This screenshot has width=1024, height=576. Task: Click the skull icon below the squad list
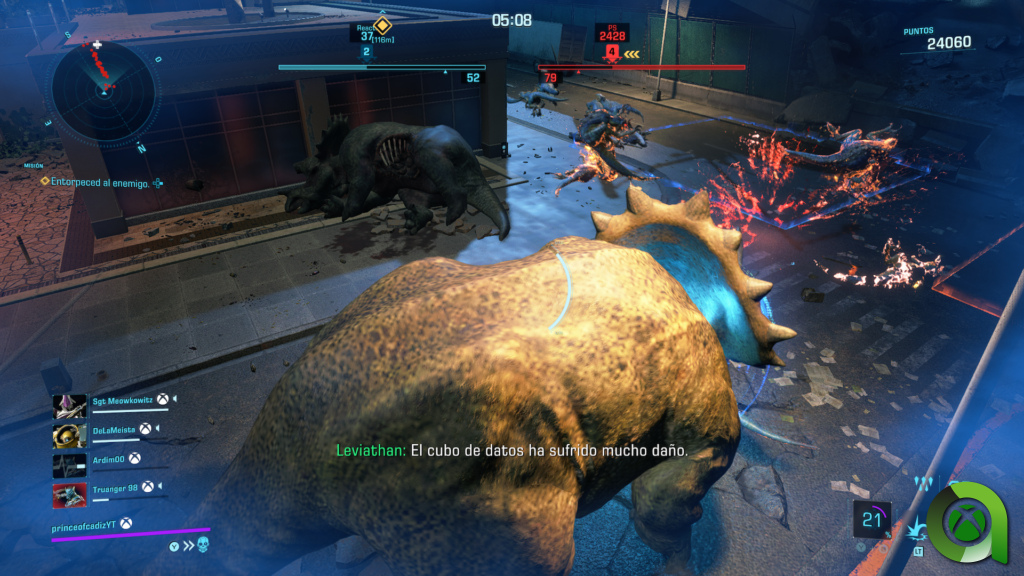click(x=203, y=545)
